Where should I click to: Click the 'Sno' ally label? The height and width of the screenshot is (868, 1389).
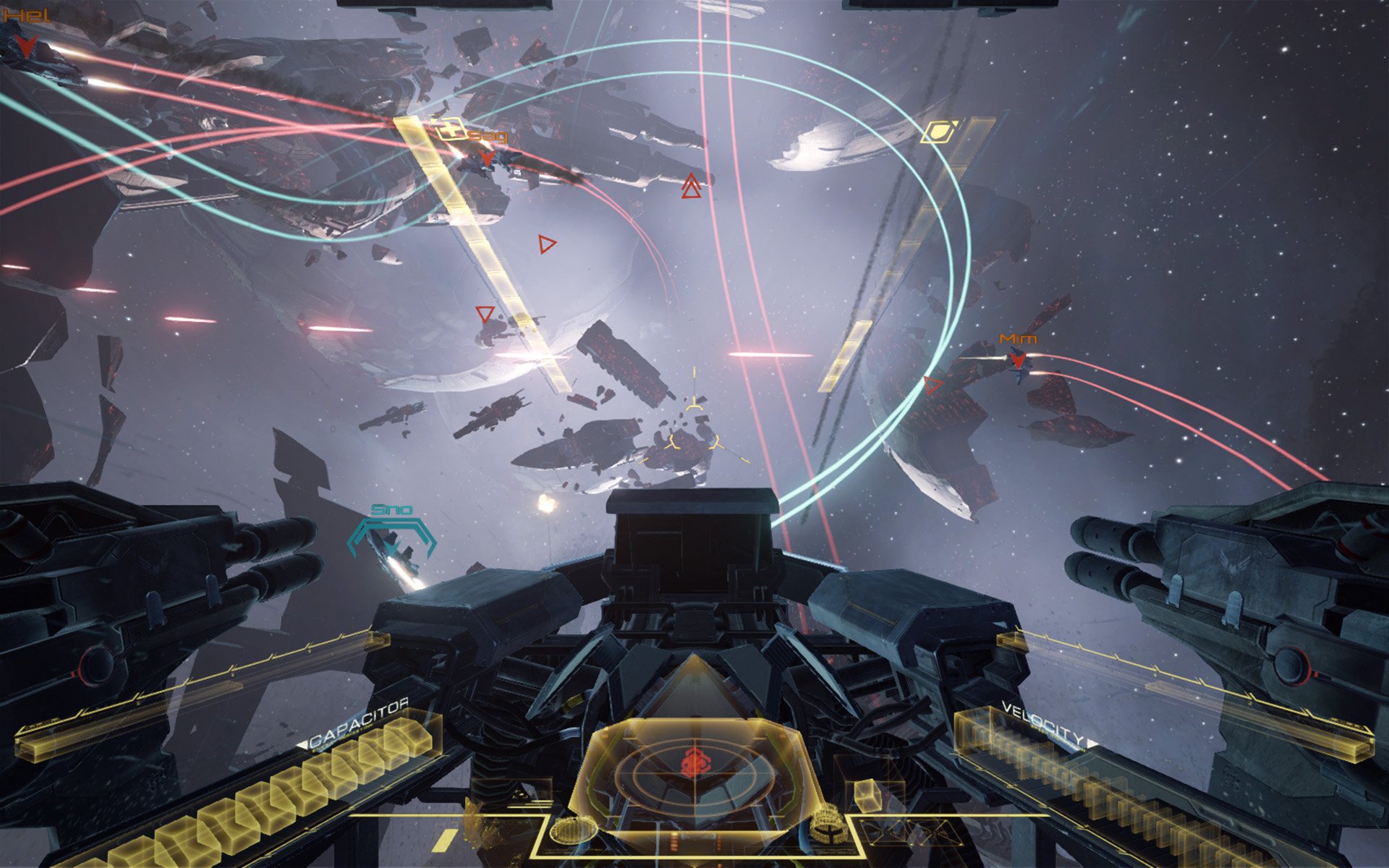[390, 509]
